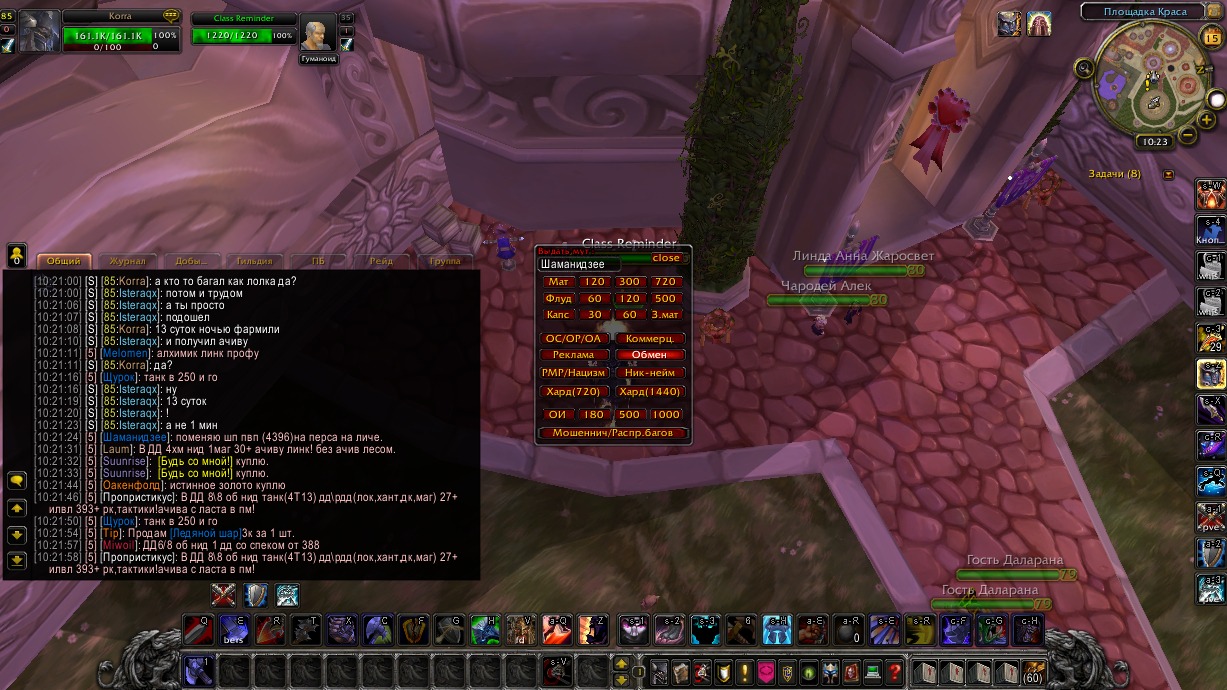Close the mute panel with the close button
The image size is (1227, 690).
click(x=665, y=258)
